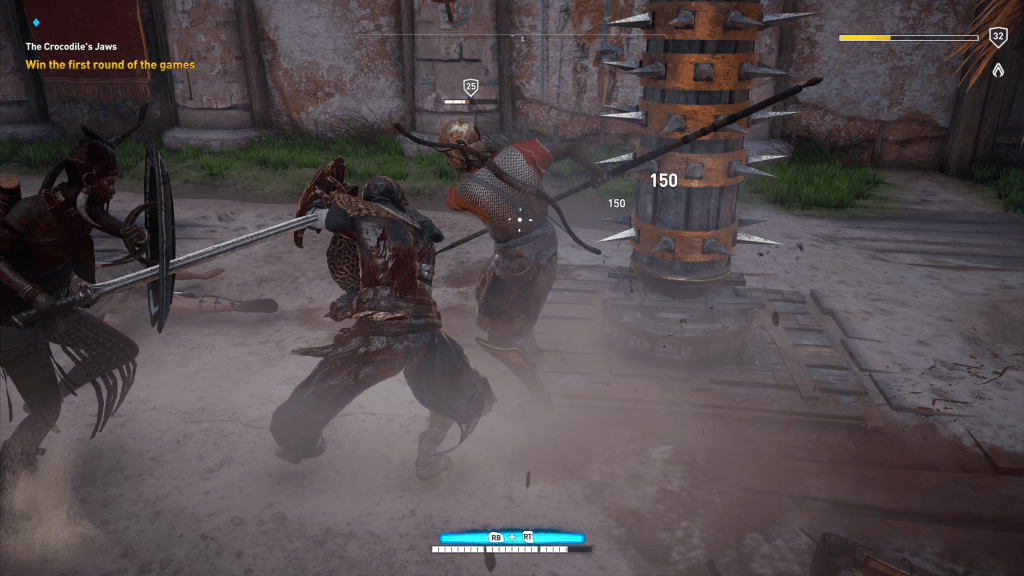This screenshot has width=1024, height=576.
Task: Select the blue diamond quest marker icon
Action: coord(37,22)
